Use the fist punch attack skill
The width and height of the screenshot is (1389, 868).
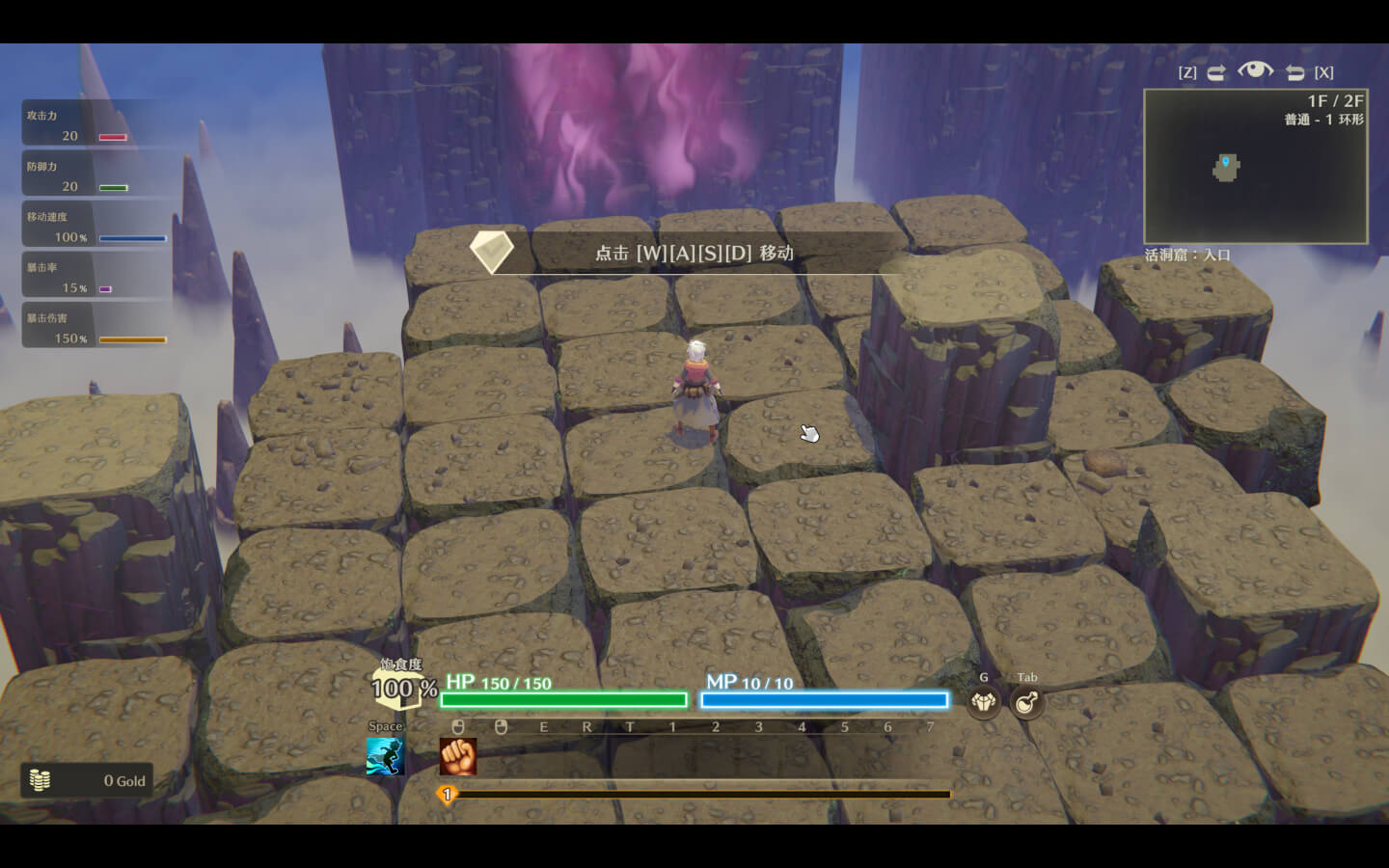(x=458, y=756)
